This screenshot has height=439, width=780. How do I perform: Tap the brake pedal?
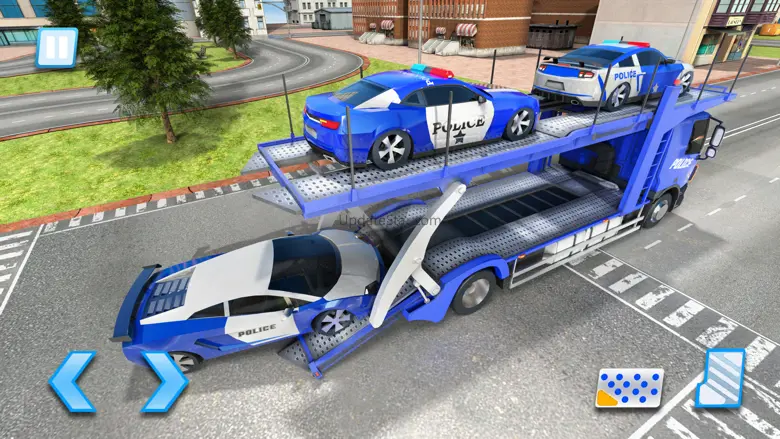pos(629,388)
